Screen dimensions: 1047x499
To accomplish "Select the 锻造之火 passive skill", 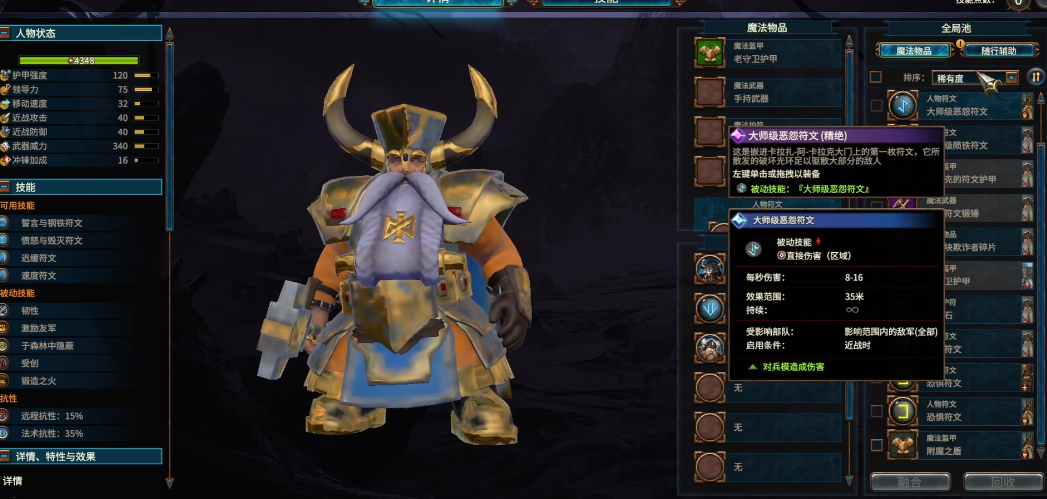I will click(41, 380).
